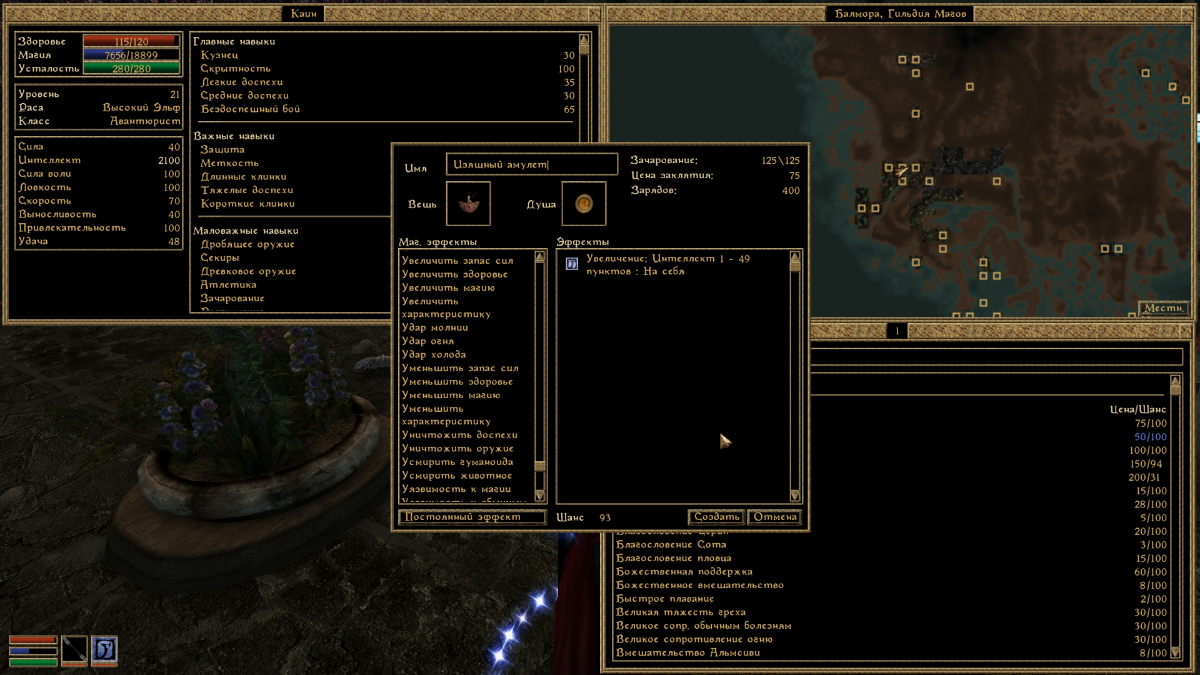The width and height of the screenshot is (1200, 675).
Task: Select the Божественное вмешательство spell
Action: pyautogui.click(x=700, y=585)
